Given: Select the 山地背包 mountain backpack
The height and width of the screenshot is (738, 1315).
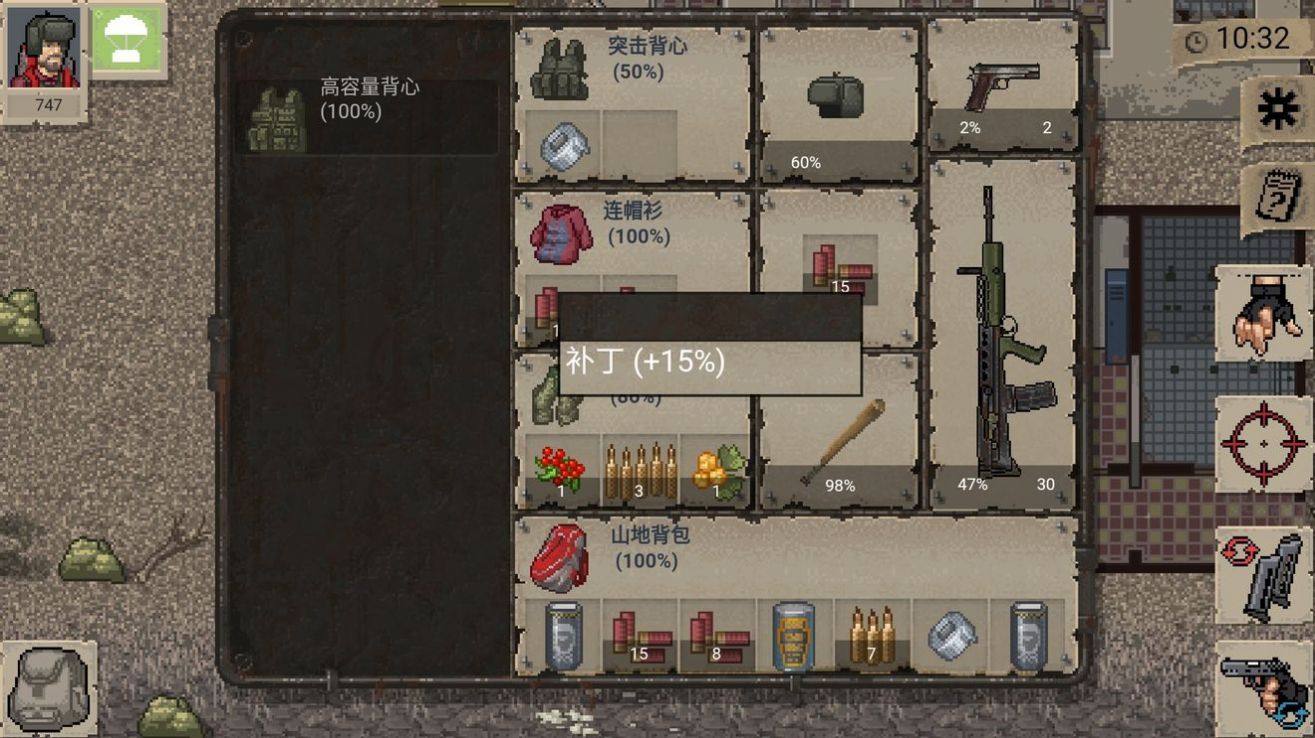Looking at the screenshot, I should click(x=560, y=555).
